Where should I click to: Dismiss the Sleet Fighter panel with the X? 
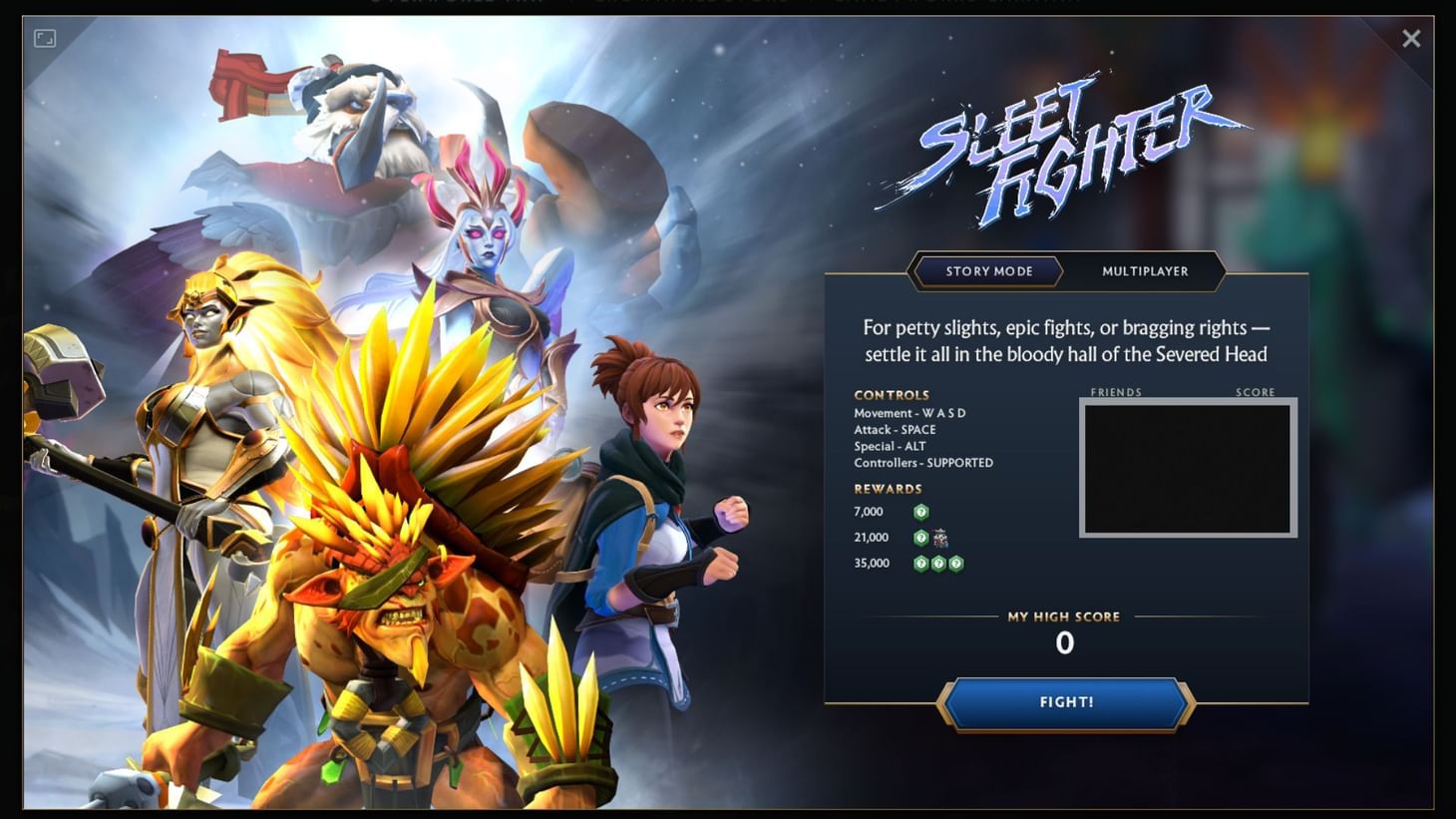pos(1411,38)
